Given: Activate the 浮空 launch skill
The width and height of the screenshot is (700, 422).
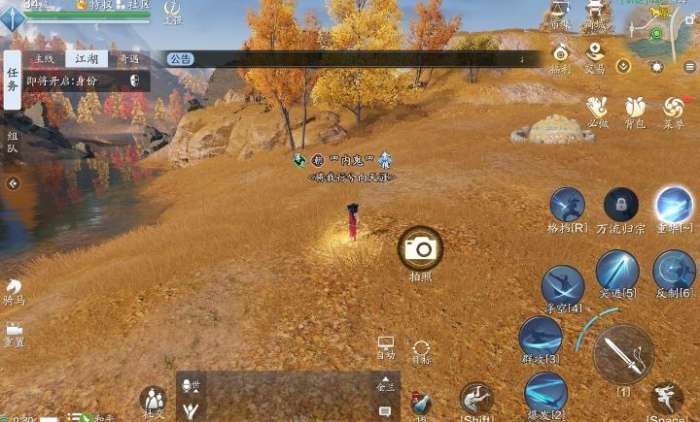Looking at the screenshot, I should point(562,285).
